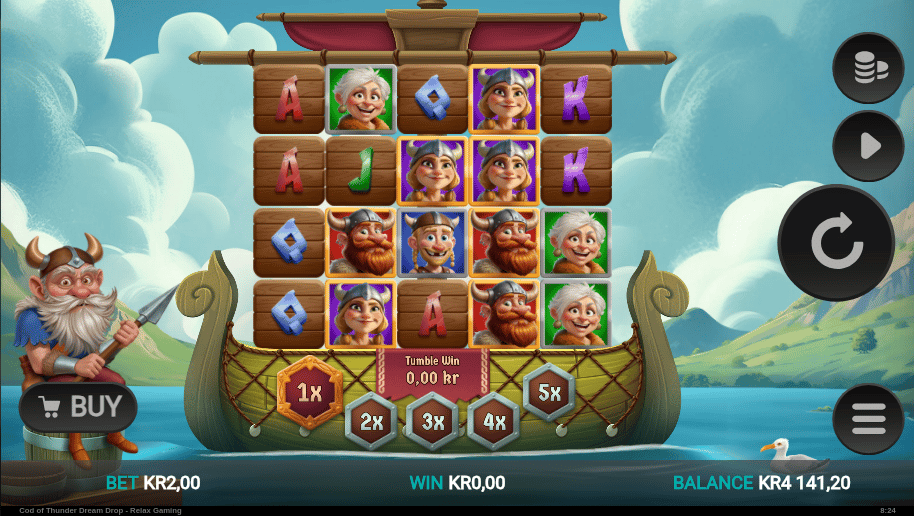Viewport: 914px width, 516px height.
Task: Start autoplay with the play triangle button
Action: point(868,146)
